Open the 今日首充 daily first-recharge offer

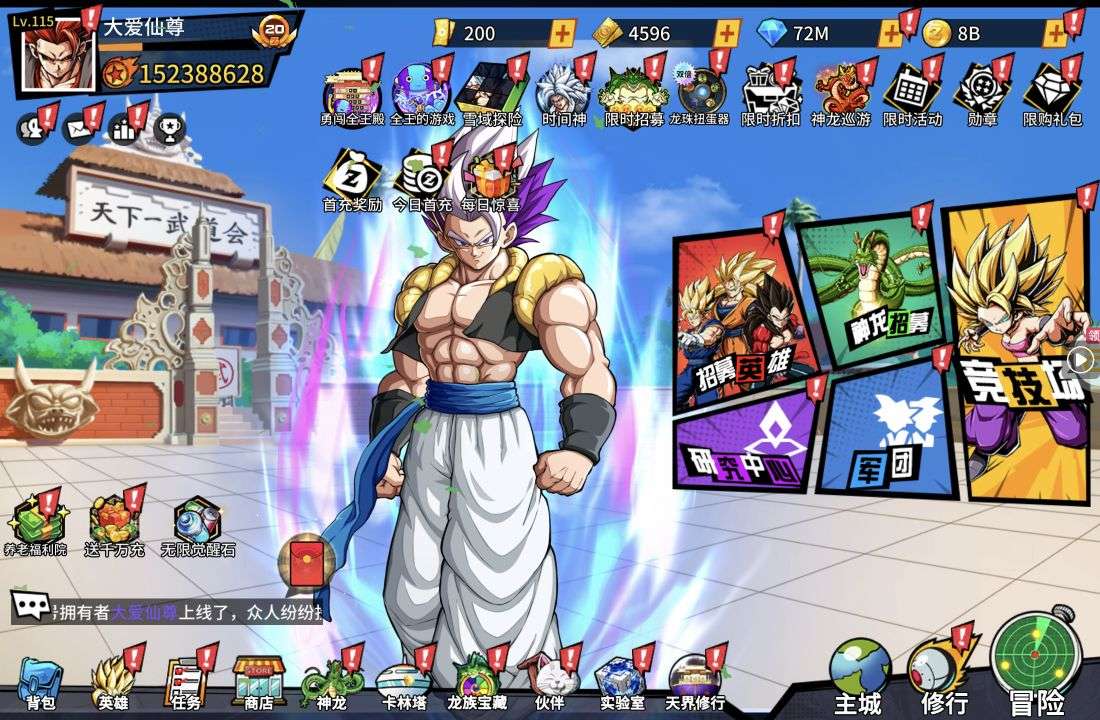tap(422, 180)
